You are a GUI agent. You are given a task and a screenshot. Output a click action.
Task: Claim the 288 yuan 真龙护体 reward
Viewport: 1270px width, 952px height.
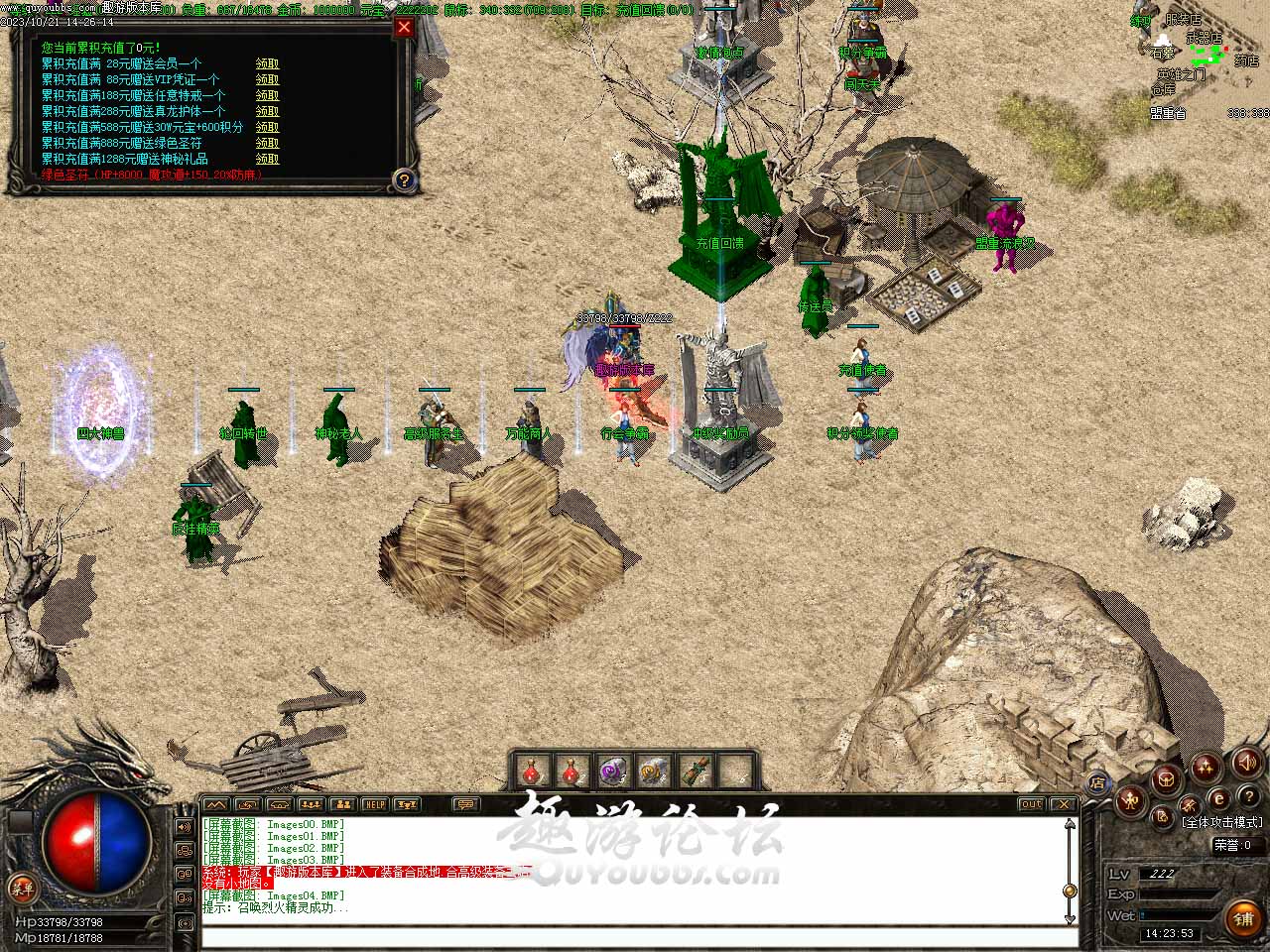(267, 111)
